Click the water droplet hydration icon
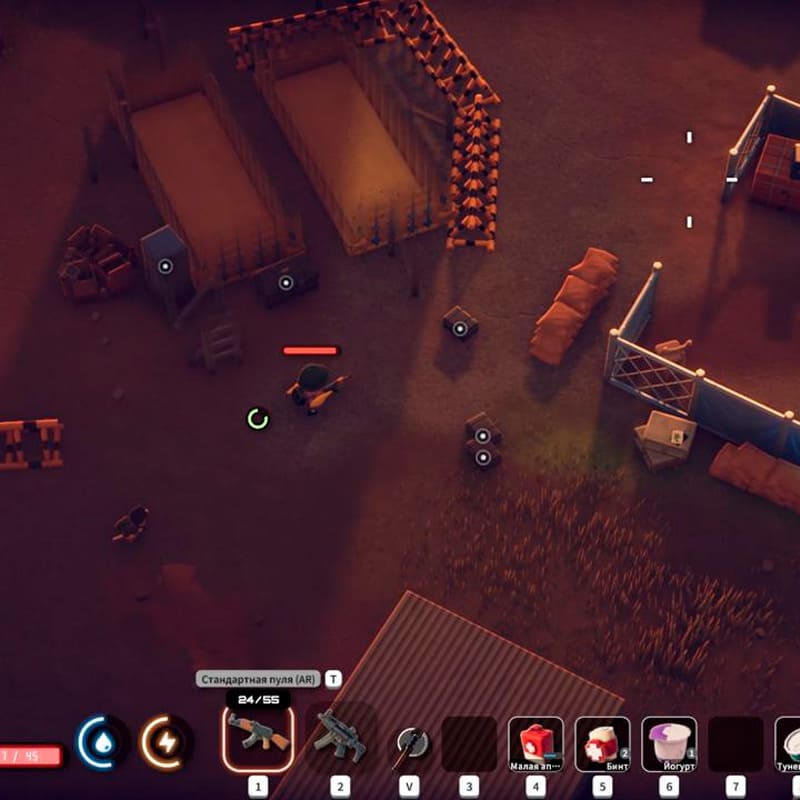The width and height of the screenshot is (800, 800). point(103,742)
